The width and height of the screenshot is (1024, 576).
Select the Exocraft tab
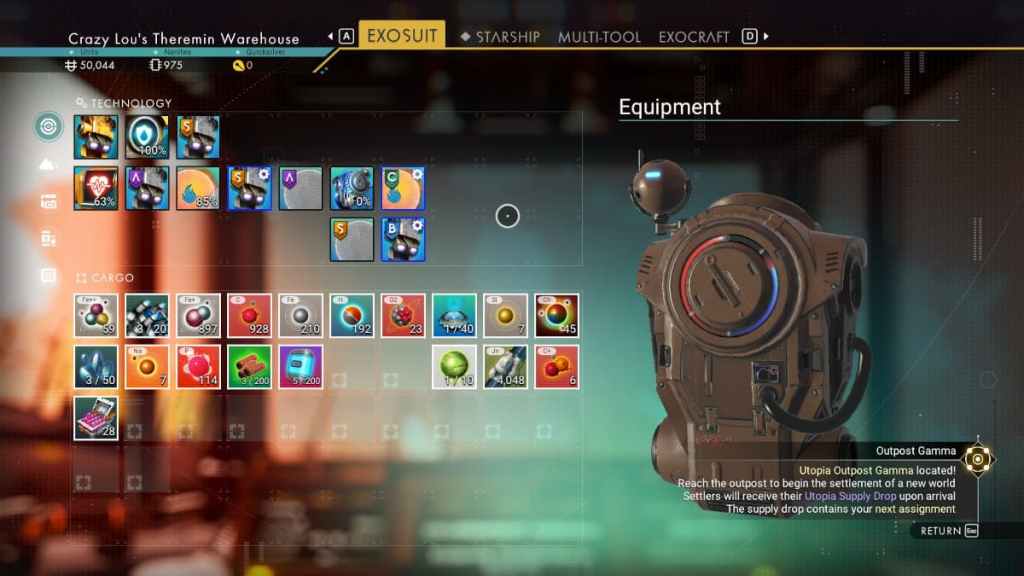click(694, 37)
